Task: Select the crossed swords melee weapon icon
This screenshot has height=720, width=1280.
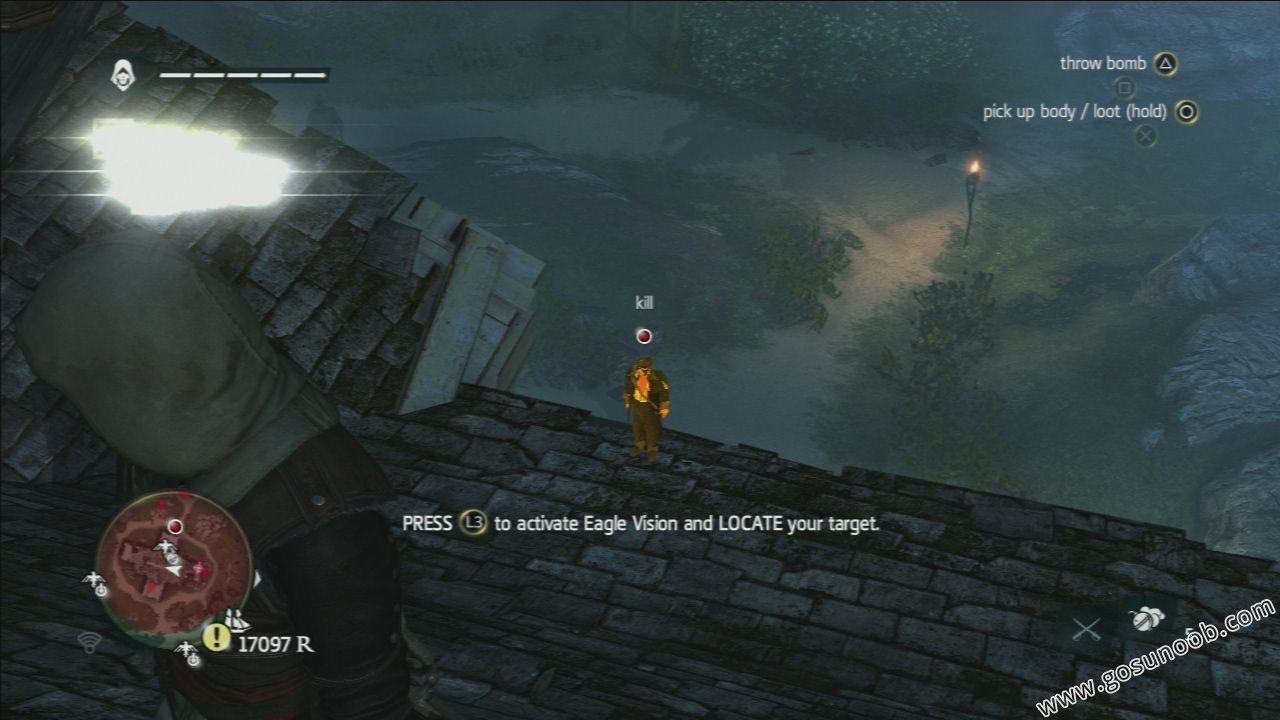Action: click(x=1087, y=628)
